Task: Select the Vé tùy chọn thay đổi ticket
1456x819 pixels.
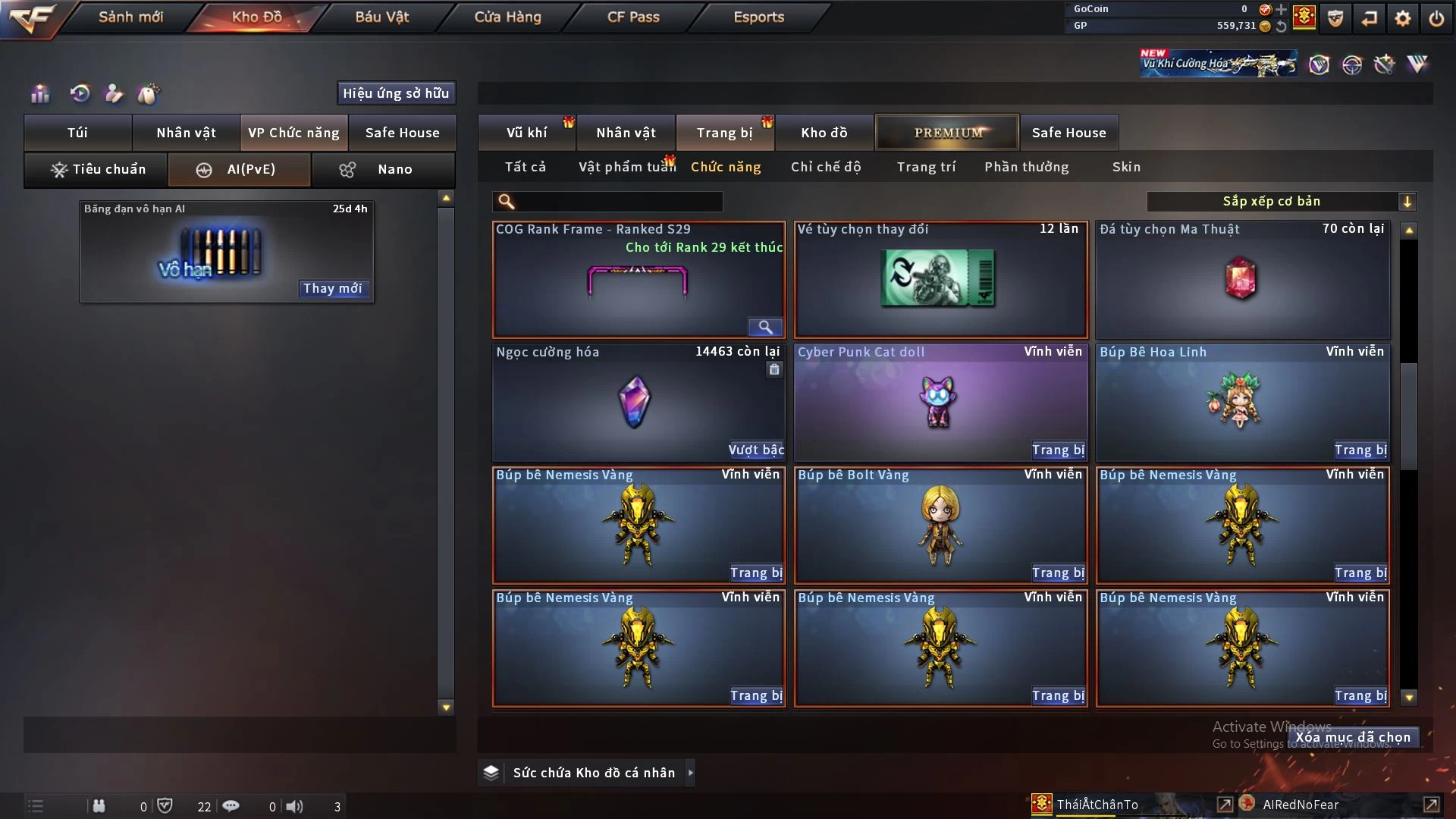Action: click(940, 279)
